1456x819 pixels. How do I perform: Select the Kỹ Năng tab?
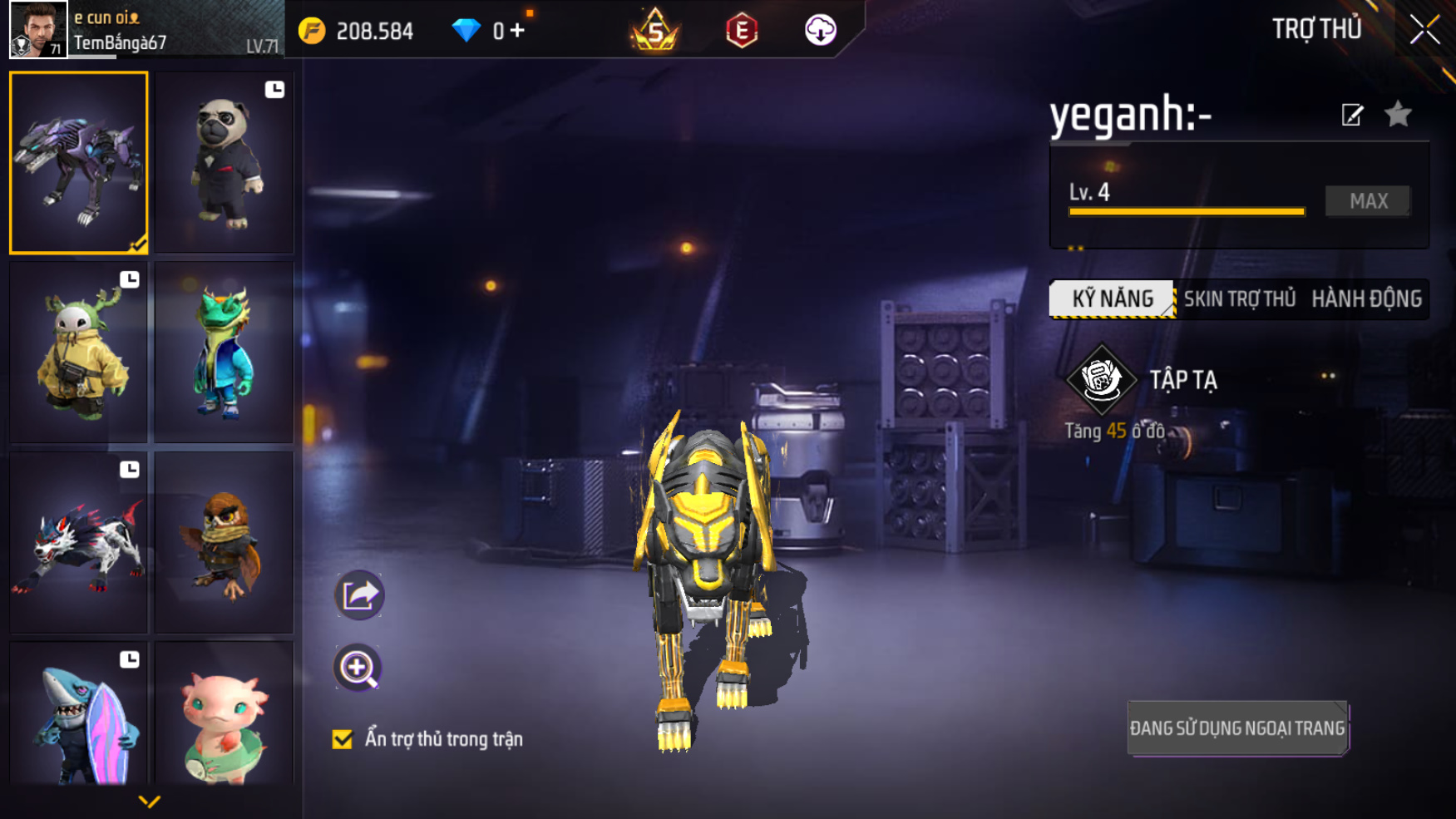[1112, 298]
